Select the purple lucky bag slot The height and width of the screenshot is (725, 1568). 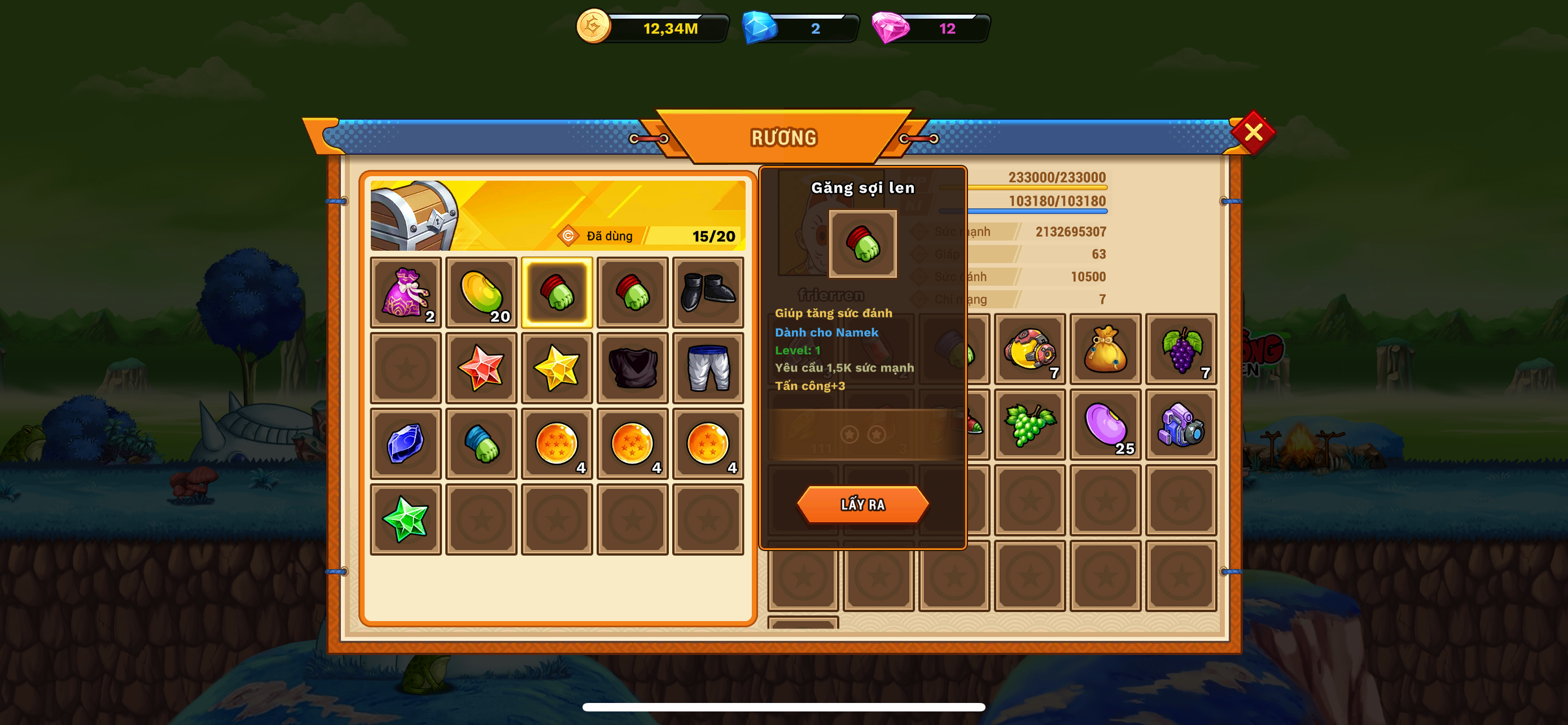(405, 293)
